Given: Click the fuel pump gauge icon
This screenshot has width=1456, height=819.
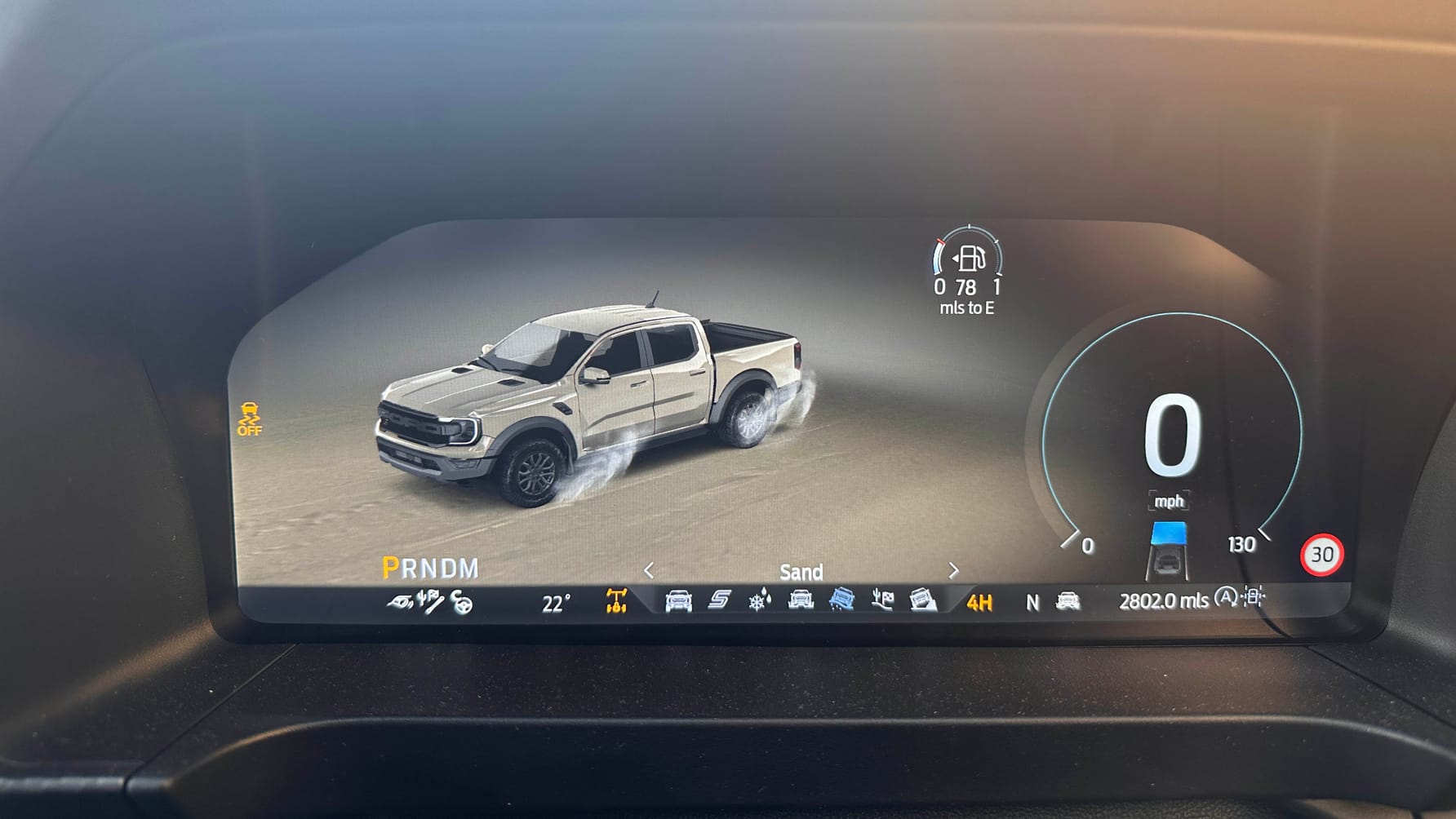Looking at the screenshot, I should (970, 259).
